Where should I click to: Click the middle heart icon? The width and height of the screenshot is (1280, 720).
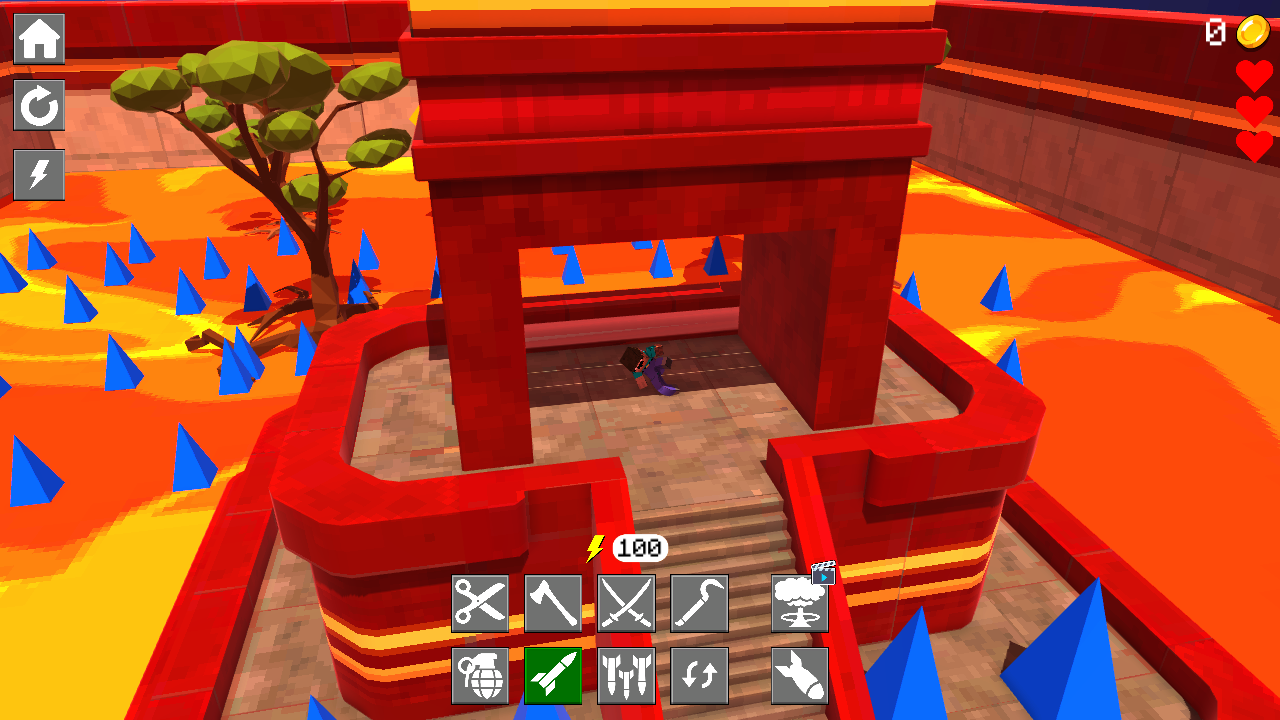(1253, 112)
